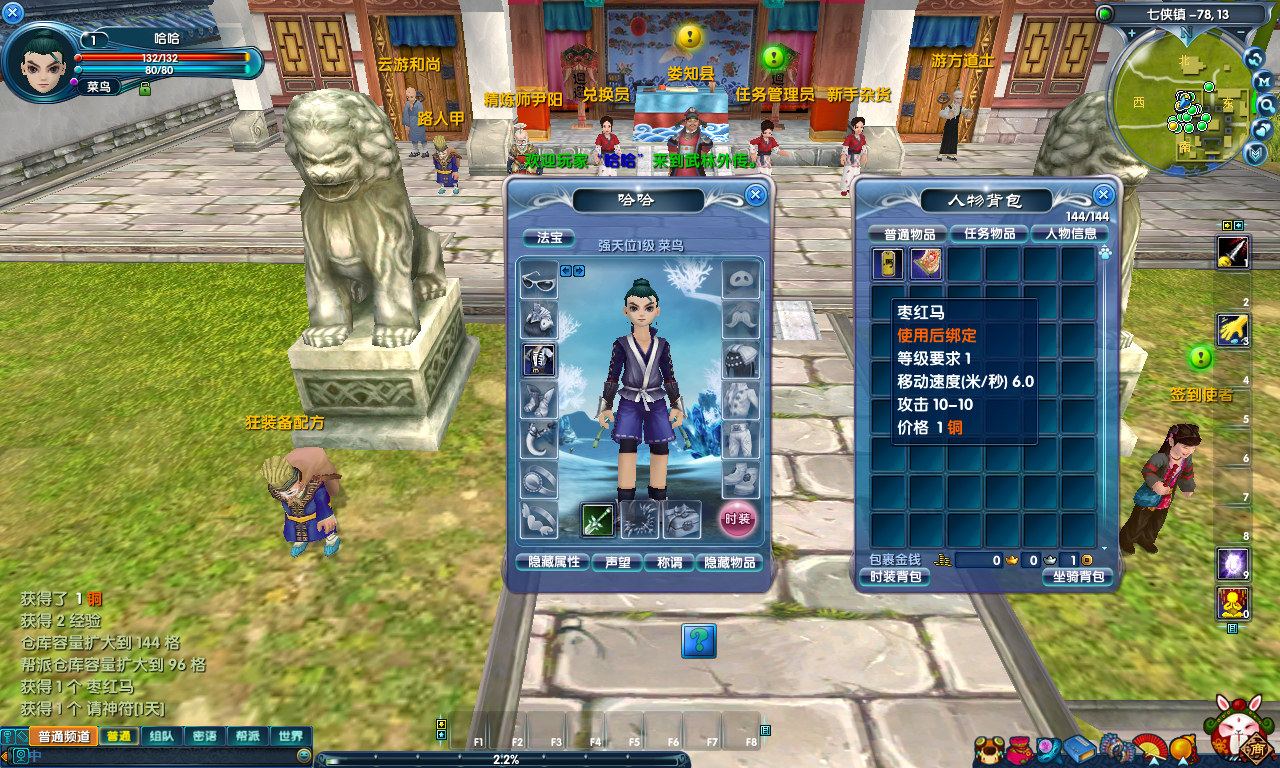1280x768 pixels.
Task: Toggle 隐藏属性 in character window
Action: [552, 562]
